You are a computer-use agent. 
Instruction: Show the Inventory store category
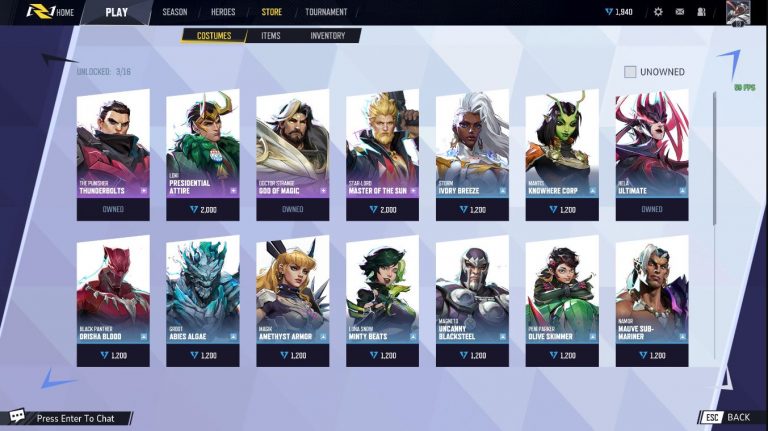[327, 36]
